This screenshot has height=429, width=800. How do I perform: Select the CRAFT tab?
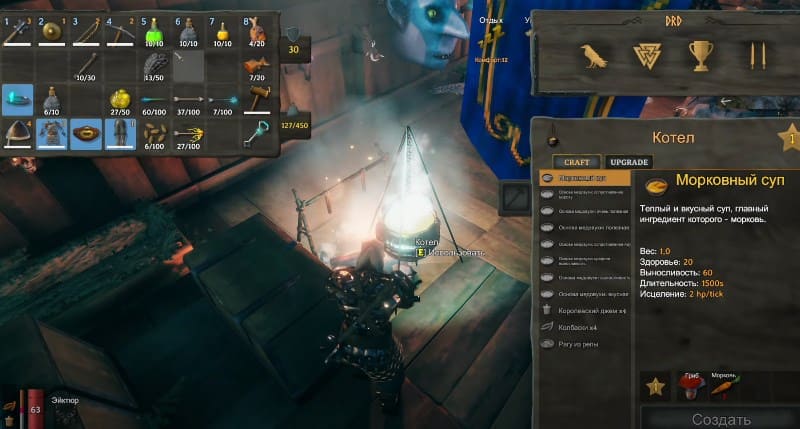(x=577, y=162)
